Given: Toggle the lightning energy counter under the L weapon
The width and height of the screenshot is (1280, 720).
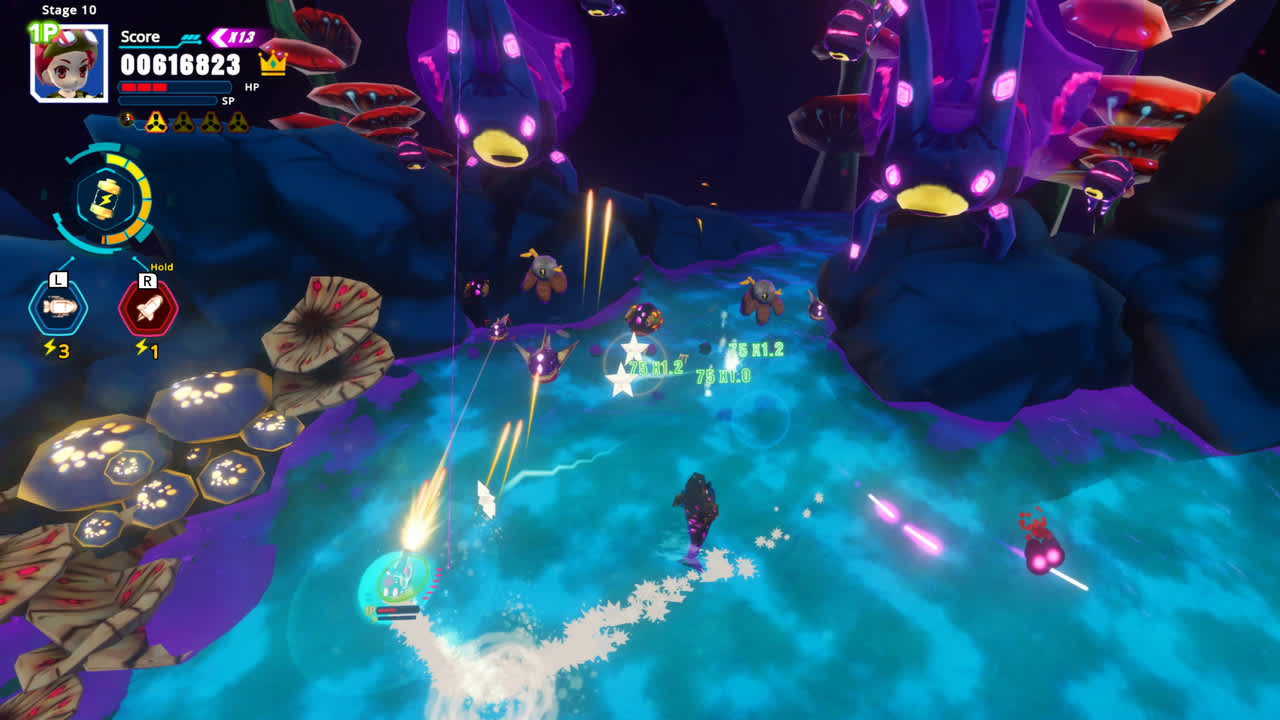Looking at the screenshot, I should click(x=58, y=348).
